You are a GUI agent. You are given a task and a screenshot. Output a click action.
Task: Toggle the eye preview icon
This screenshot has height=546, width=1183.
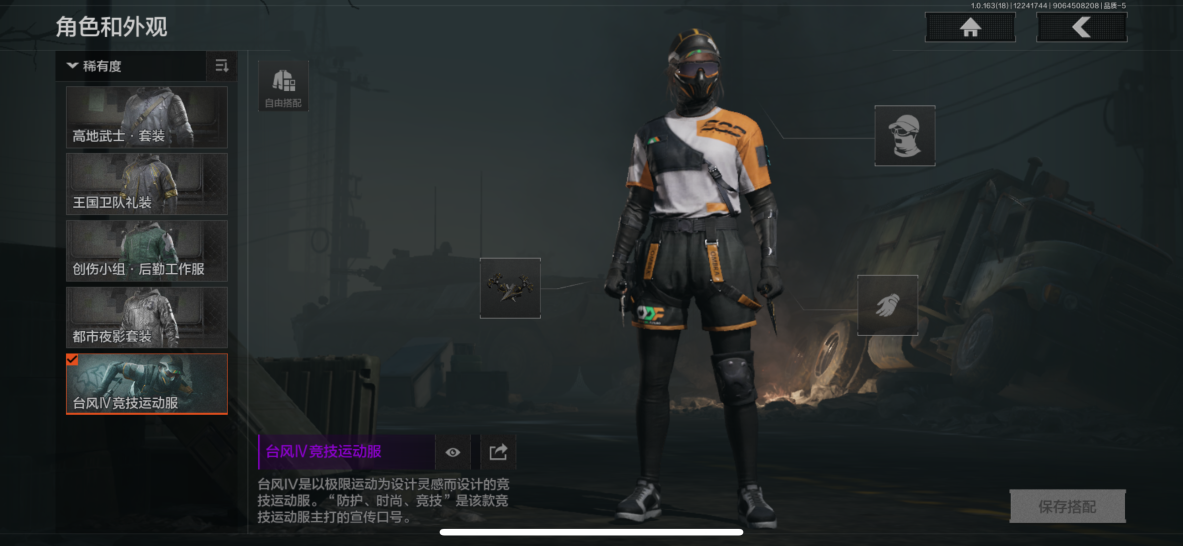pos(453,452)
